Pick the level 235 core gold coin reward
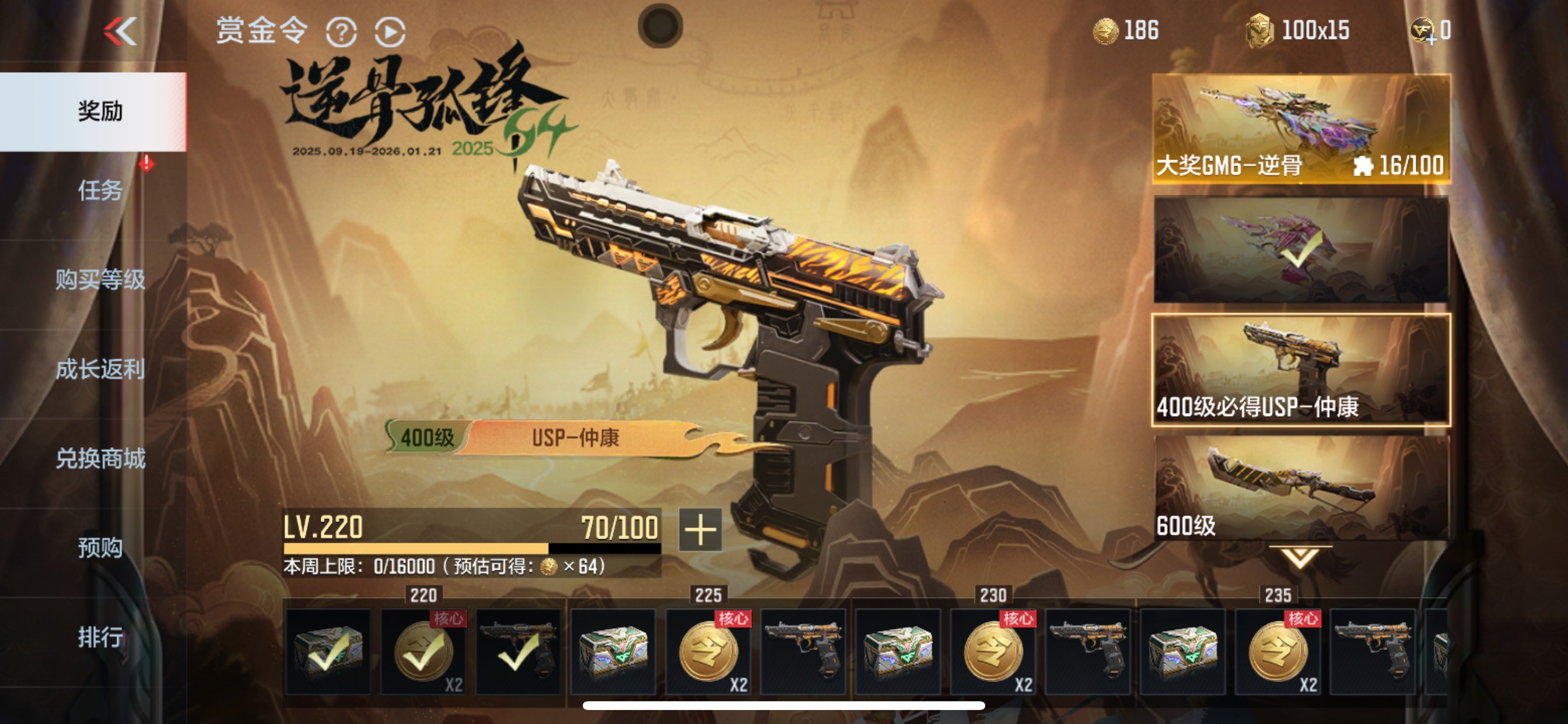Image resolution: width=1568 pixels, height=724 pixels. click(x=1278, y=652)
